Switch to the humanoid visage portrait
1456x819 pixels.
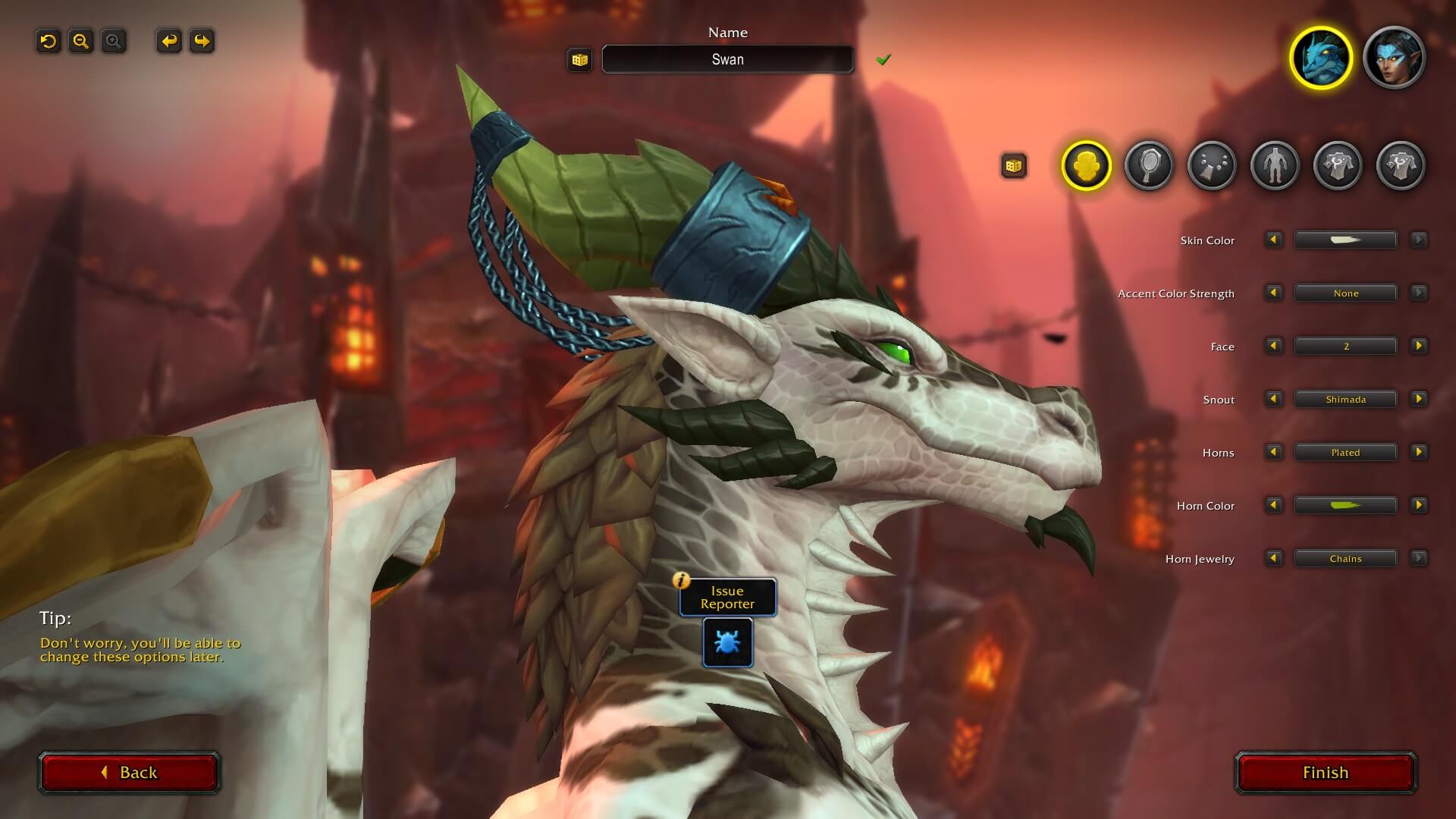tap(1394, 58)
